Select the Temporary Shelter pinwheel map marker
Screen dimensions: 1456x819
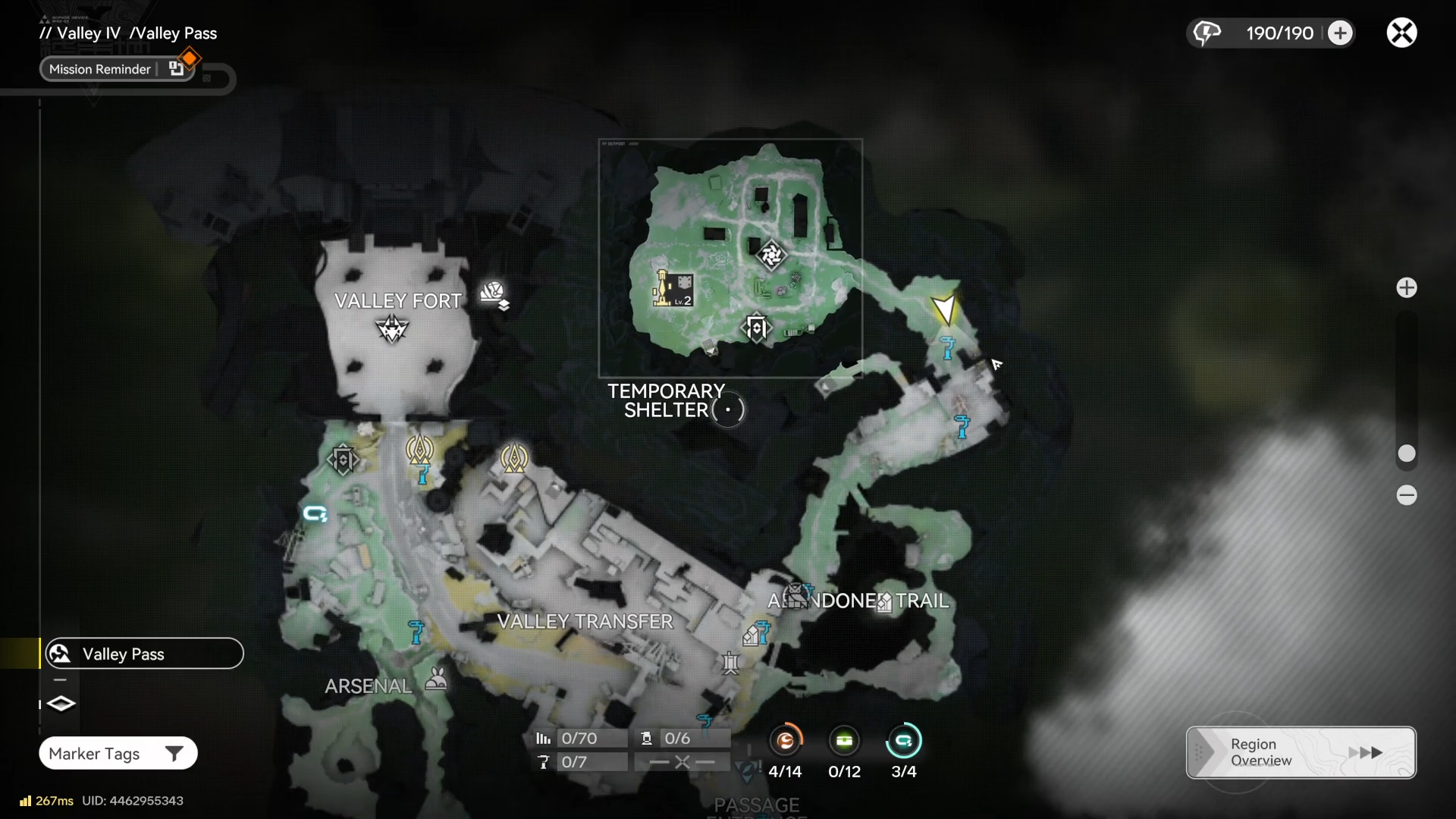point(771,255)
